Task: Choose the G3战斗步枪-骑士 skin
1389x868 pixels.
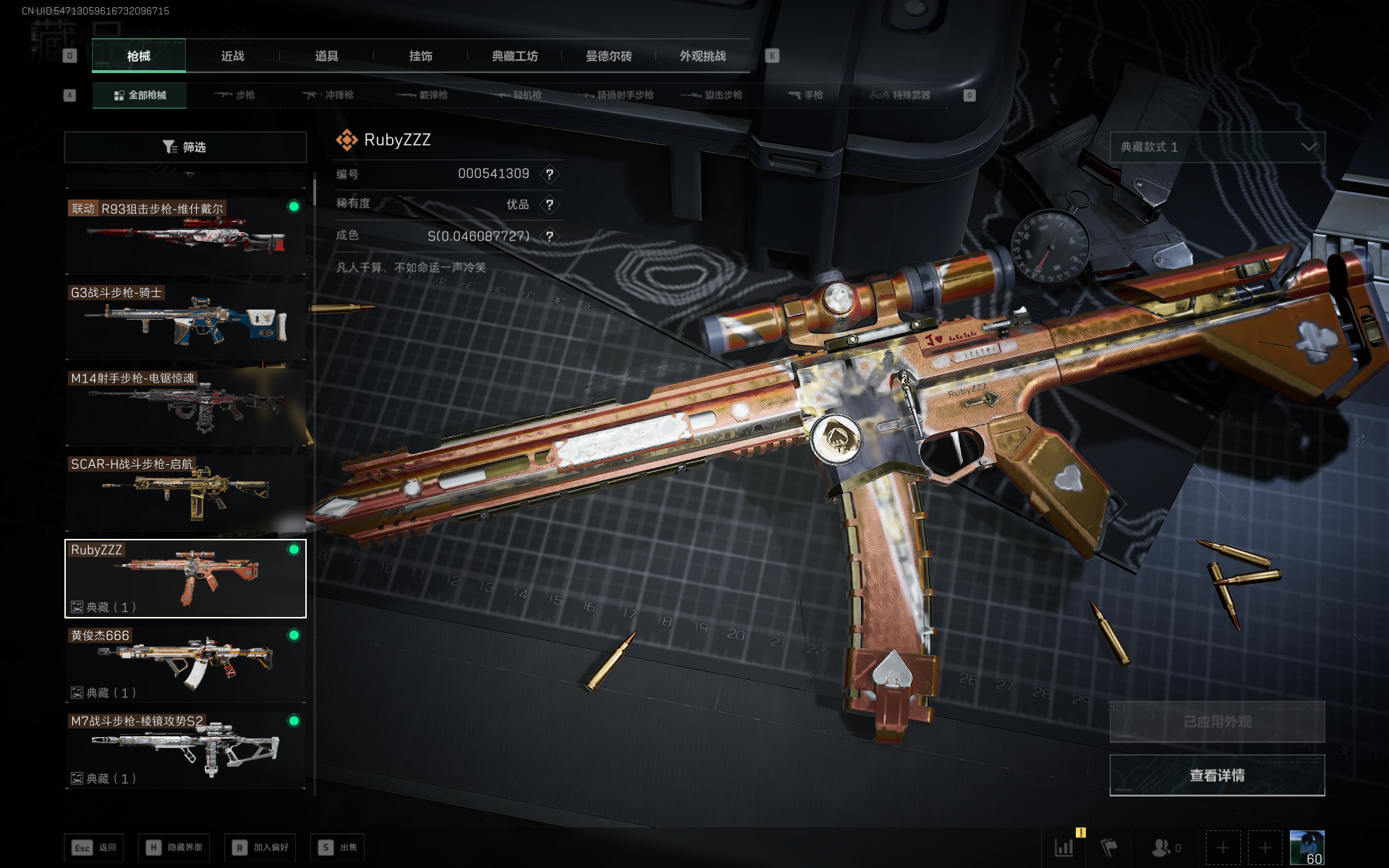Action: (x=185, y=320)
